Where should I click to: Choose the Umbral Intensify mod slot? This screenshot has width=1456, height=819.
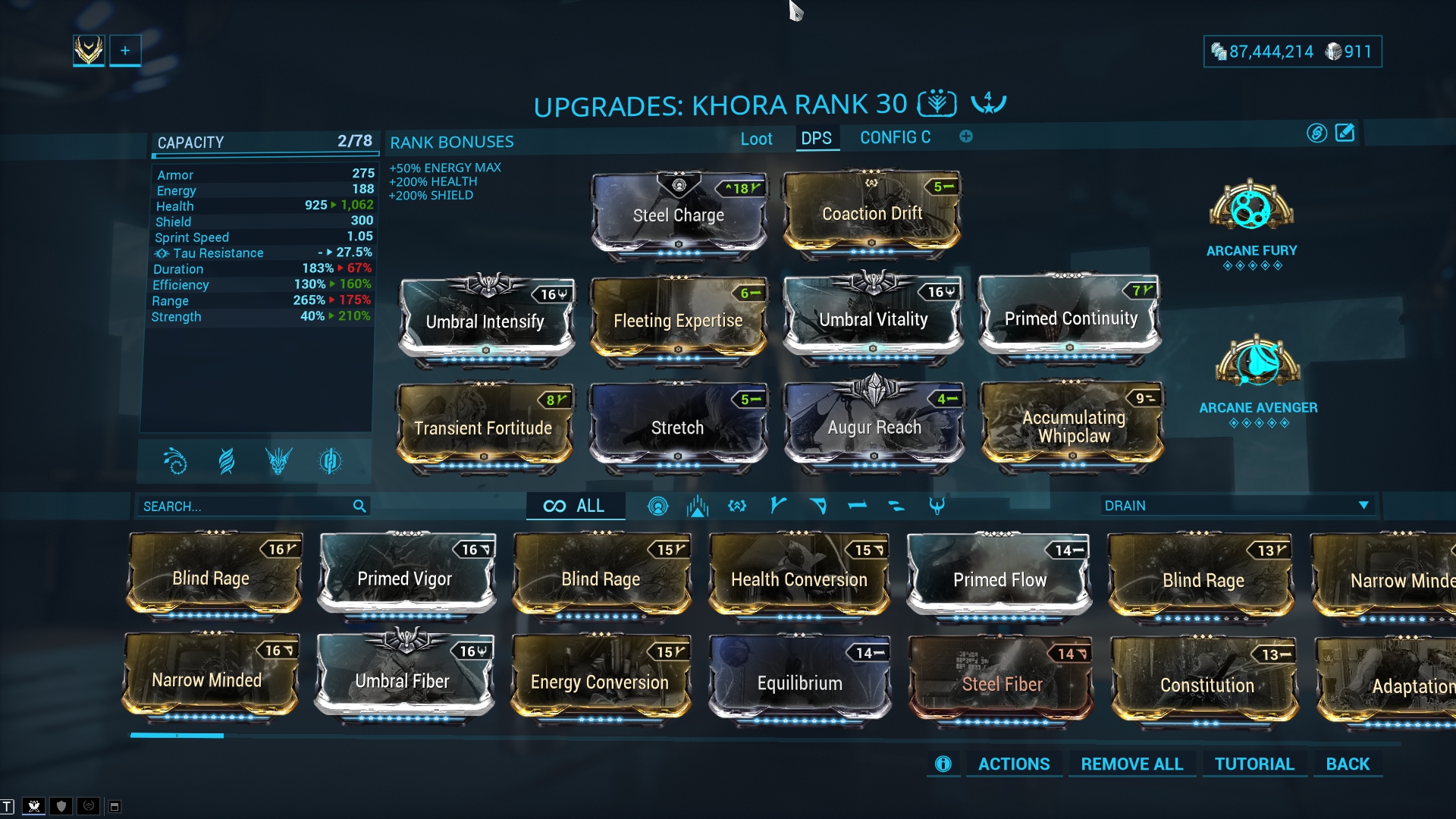pos(485,322)
